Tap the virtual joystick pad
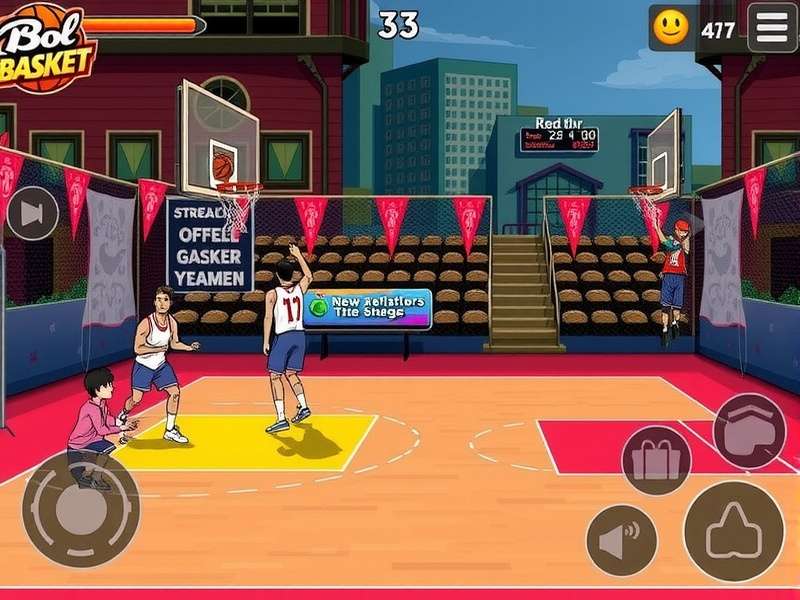This screenshot has width=800, height=600. point(80,510)
